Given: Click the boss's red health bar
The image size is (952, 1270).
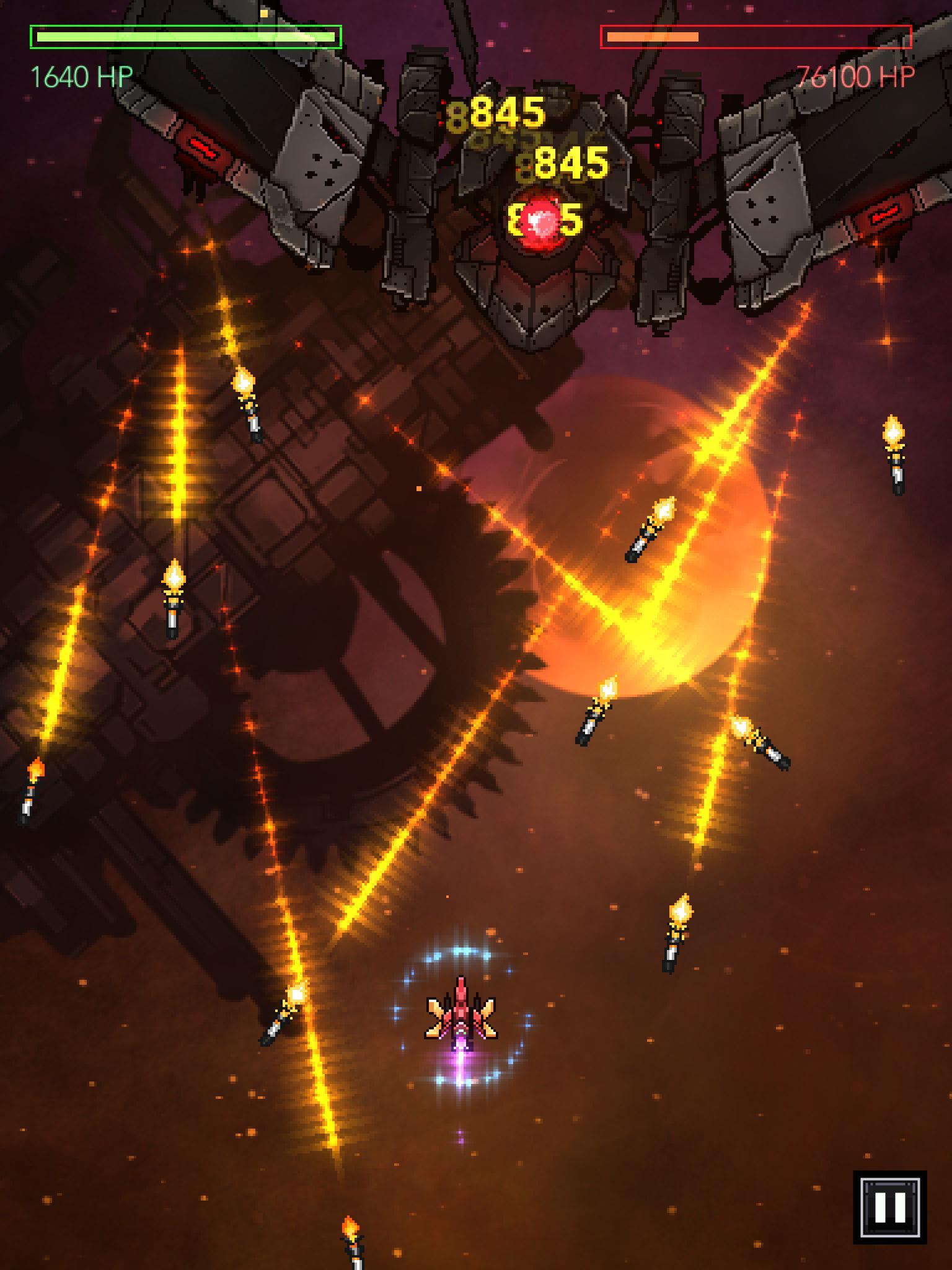Looking at the screenshot, I should (757, 37).
